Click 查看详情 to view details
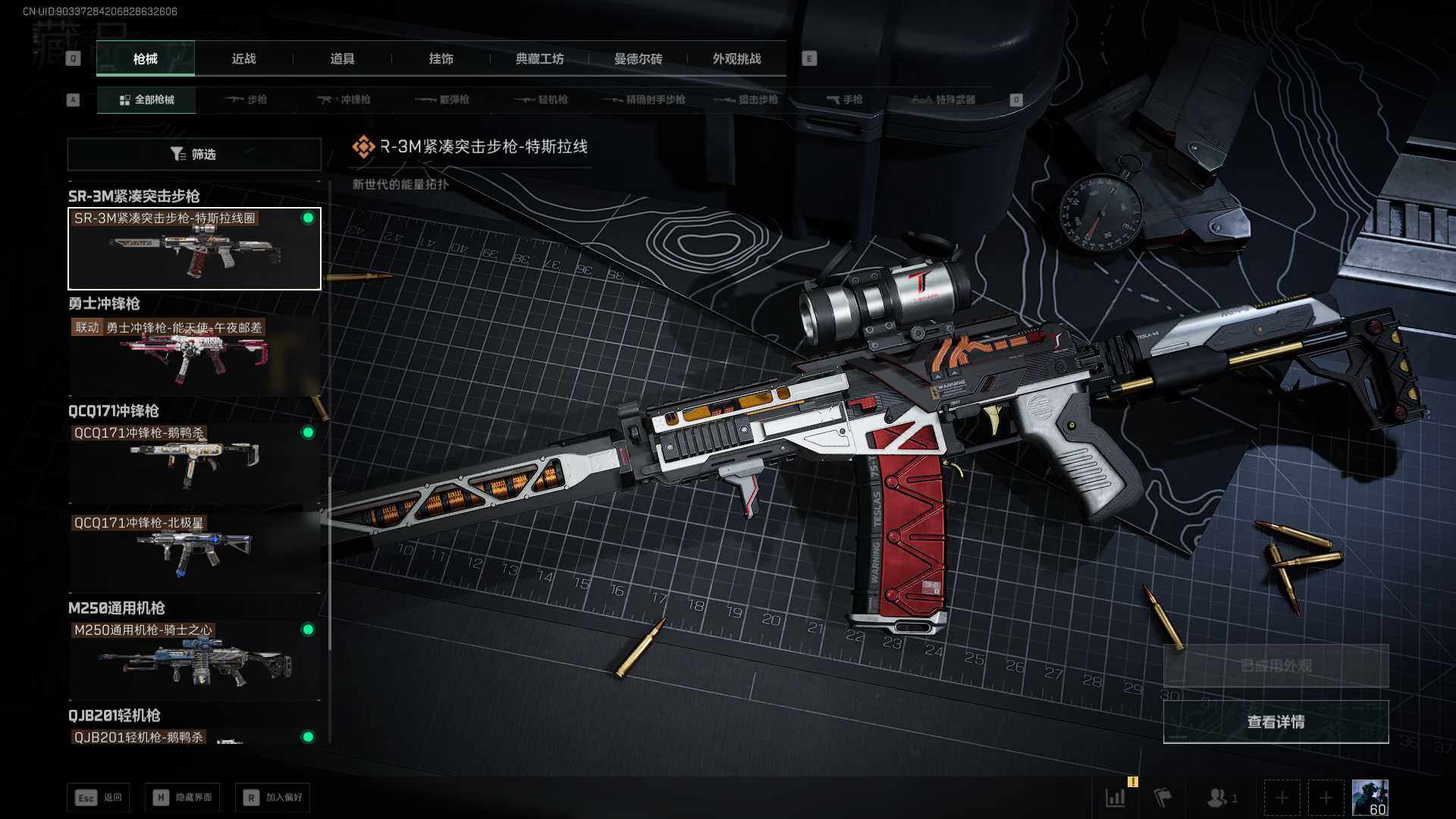This screenshot has height=819, width=1456. pos(1276,722)
